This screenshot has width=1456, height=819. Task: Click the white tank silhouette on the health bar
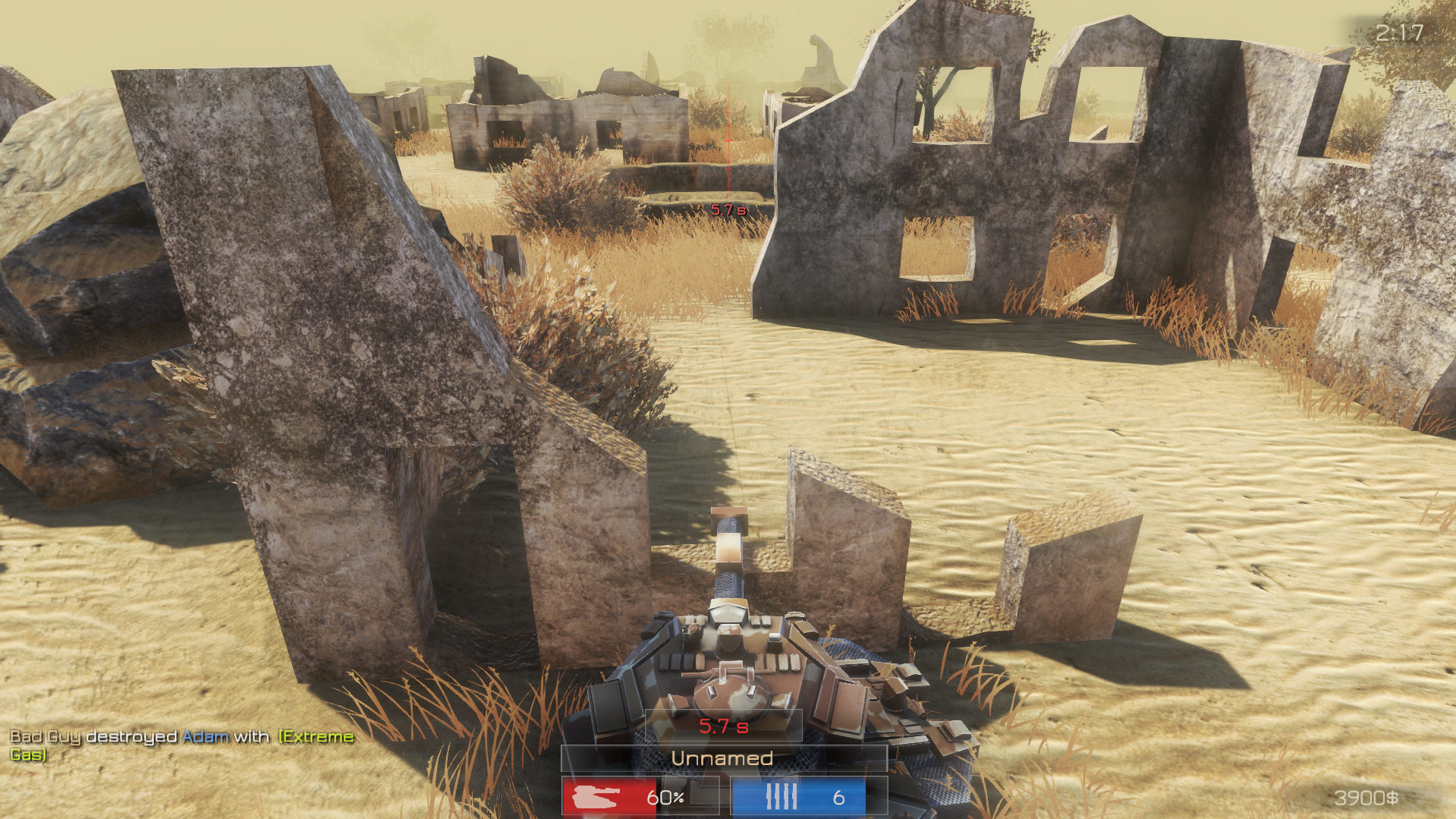click(x=595, y=798)
